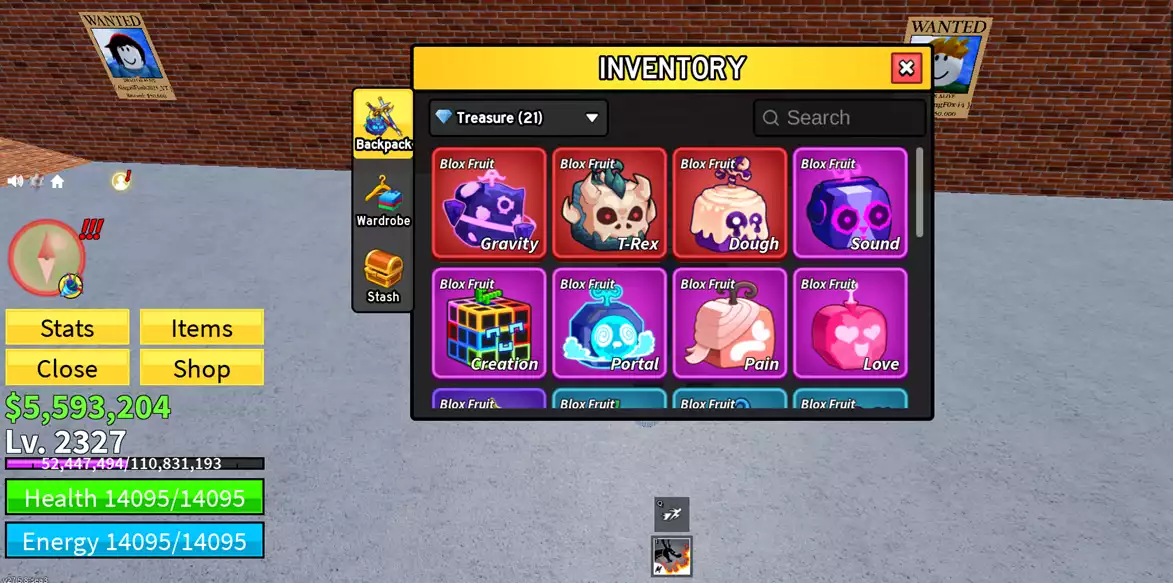
Task: Click the Creation Blox Fruit slot
Action: [x=489, y=323]
